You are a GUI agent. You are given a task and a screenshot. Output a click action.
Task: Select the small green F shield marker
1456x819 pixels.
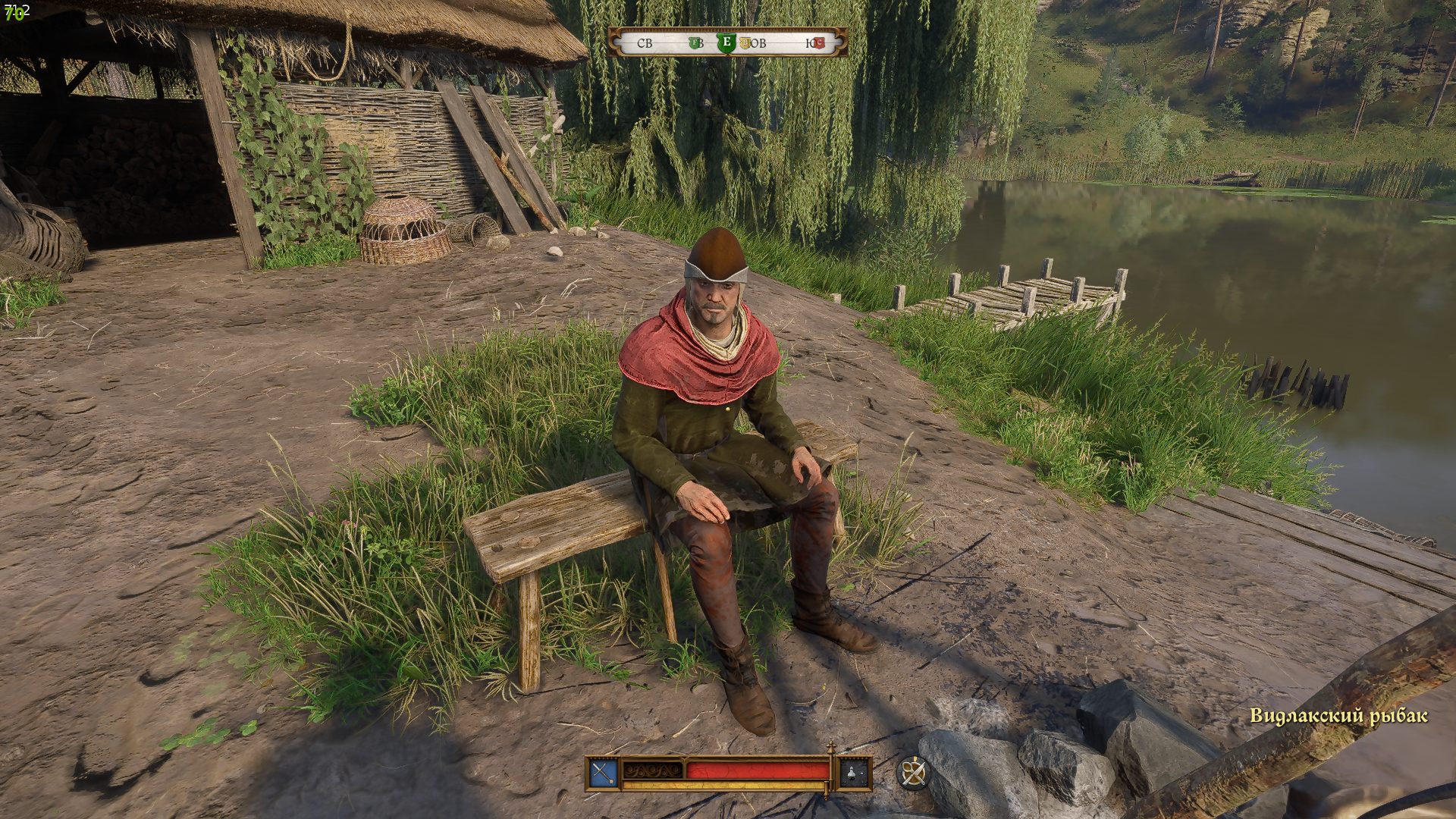(x=695, y=43)
